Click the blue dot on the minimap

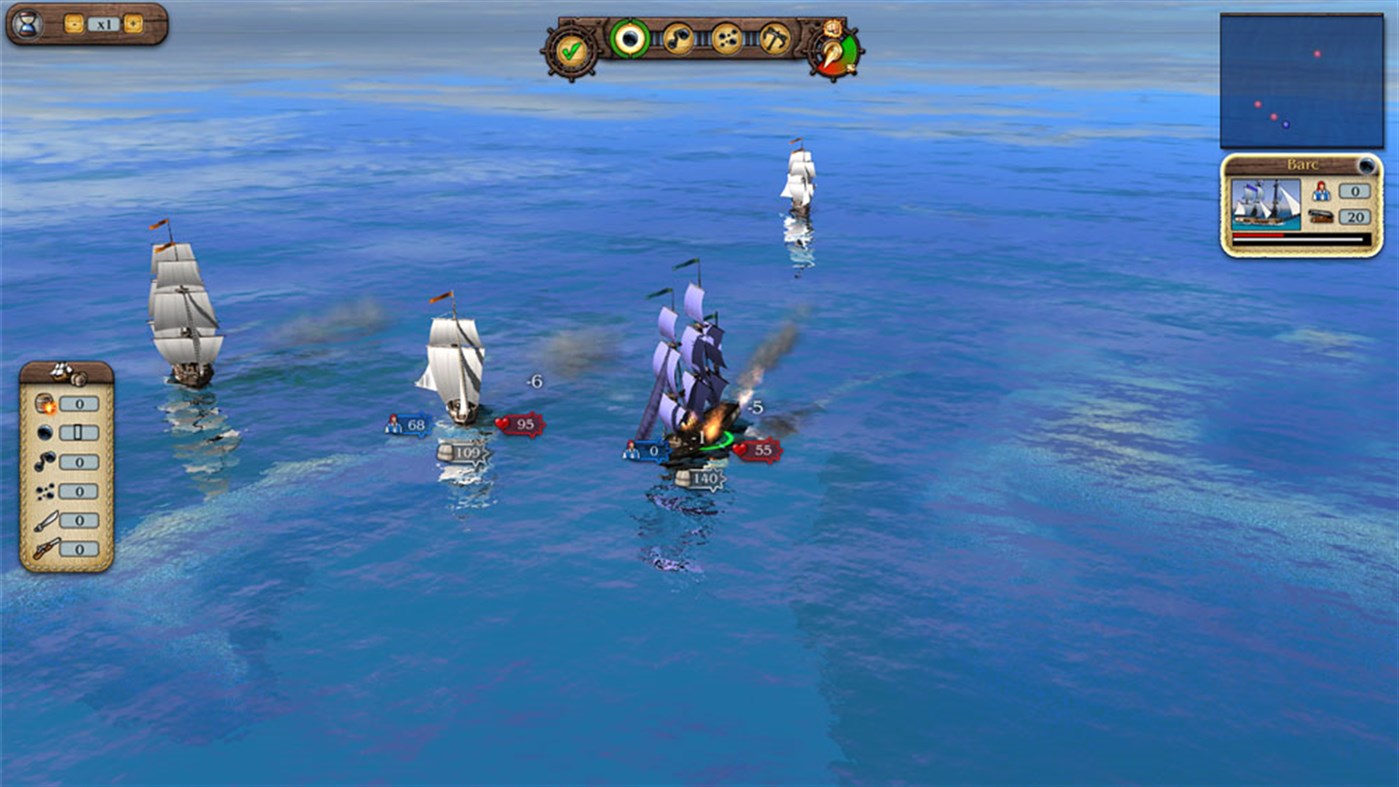pos(1286,125)
